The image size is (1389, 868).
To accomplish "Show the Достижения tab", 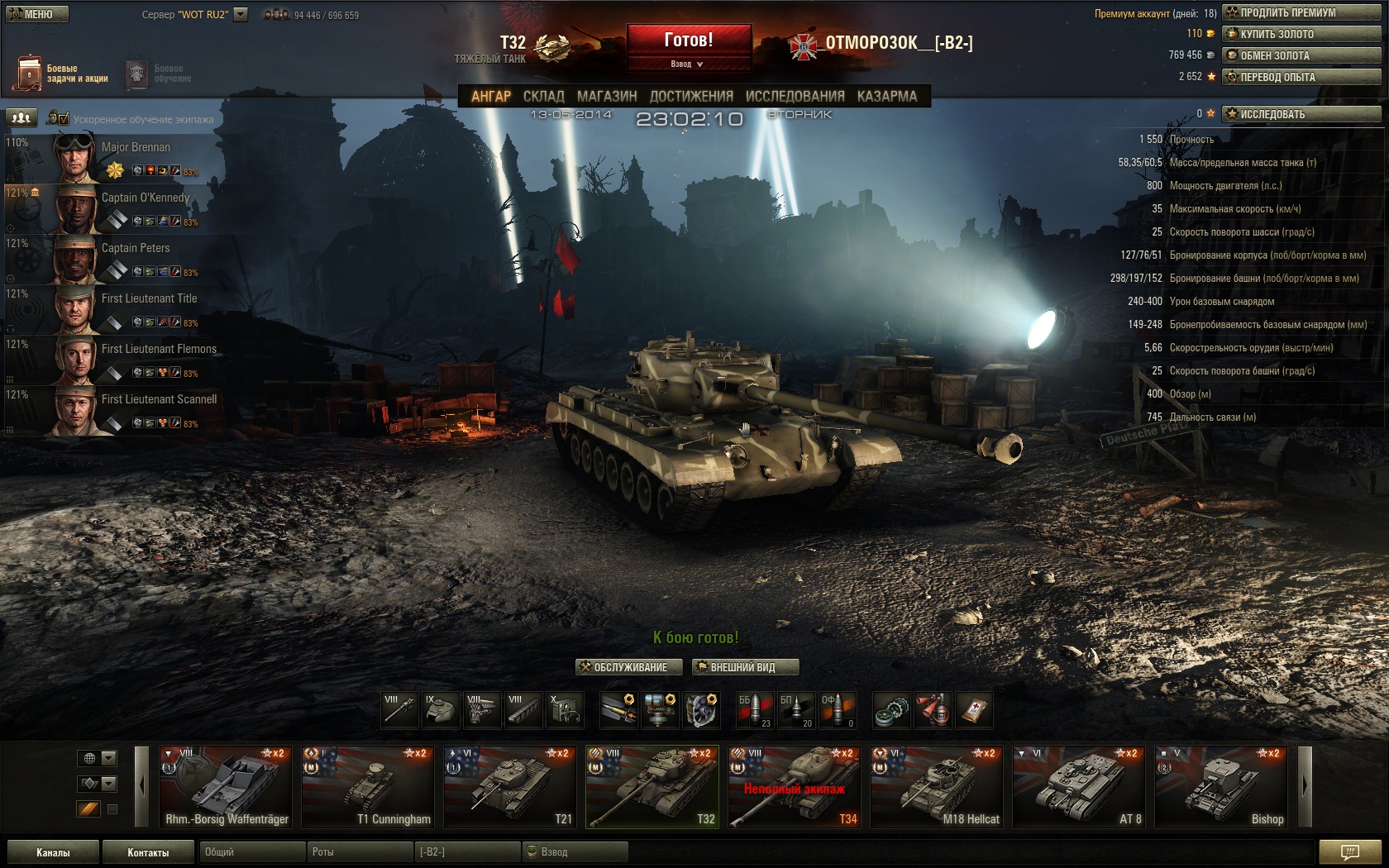I will [691, 96].
